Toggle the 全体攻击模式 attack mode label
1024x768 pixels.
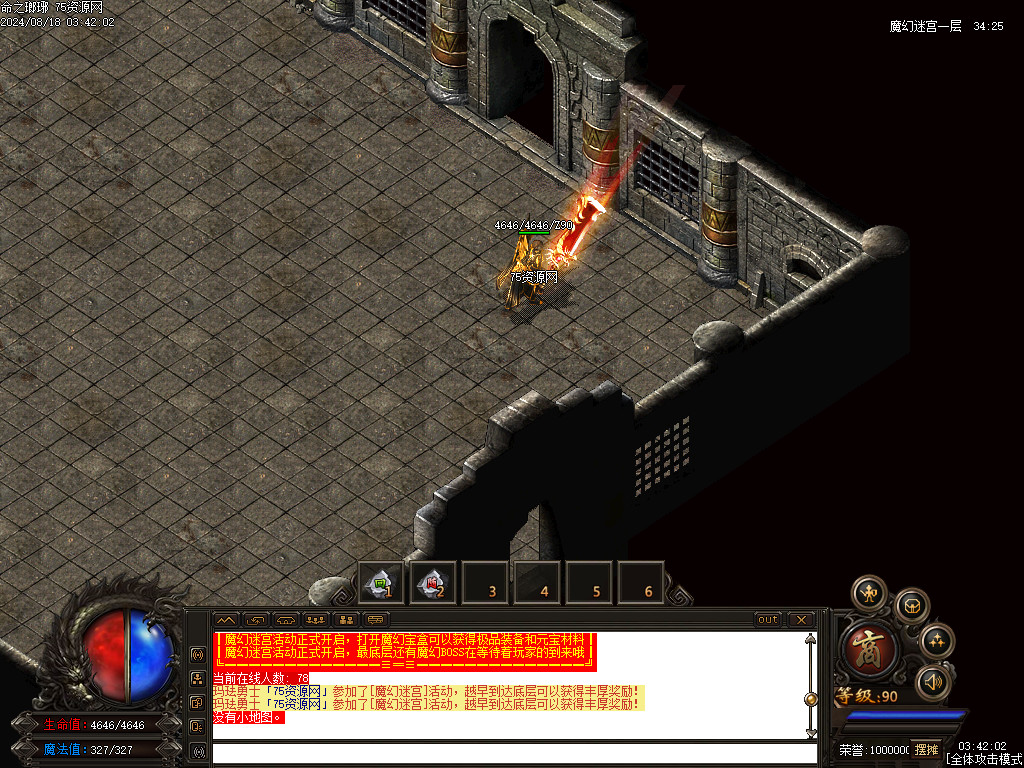tap(984, 760)
